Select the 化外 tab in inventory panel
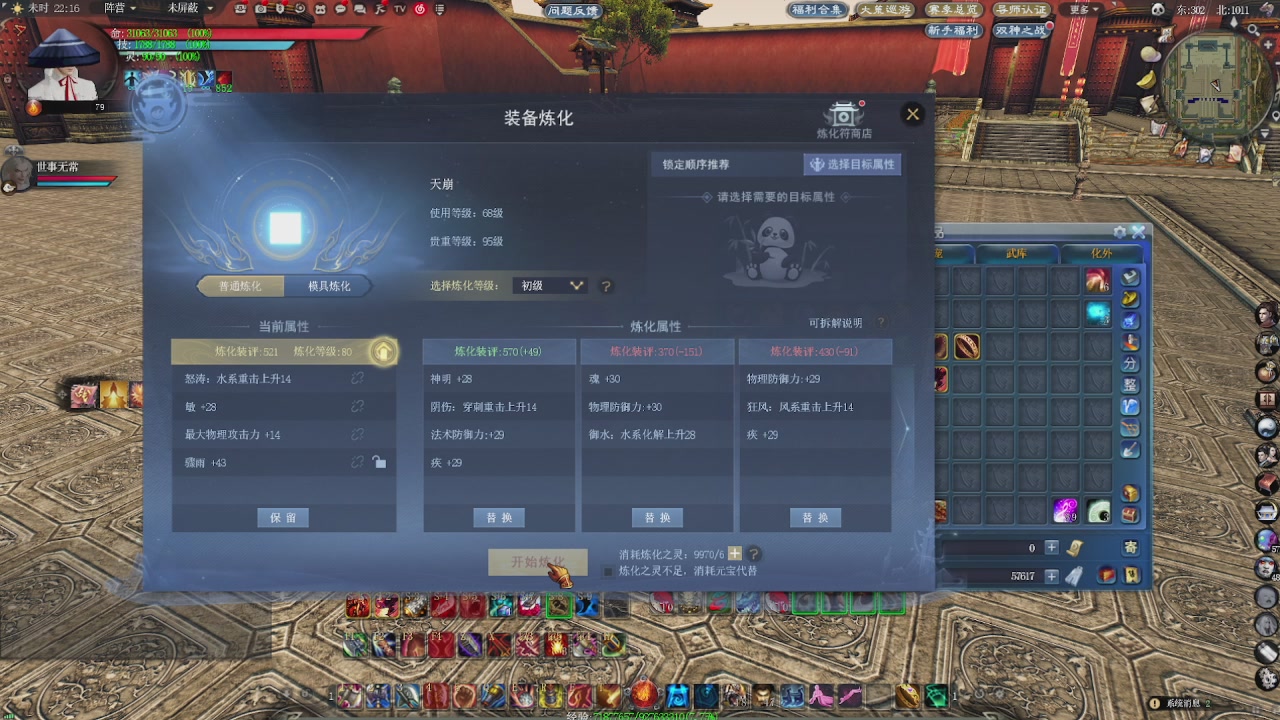The height and width of the screenshot is (720, 1280). click(1103, 253)
